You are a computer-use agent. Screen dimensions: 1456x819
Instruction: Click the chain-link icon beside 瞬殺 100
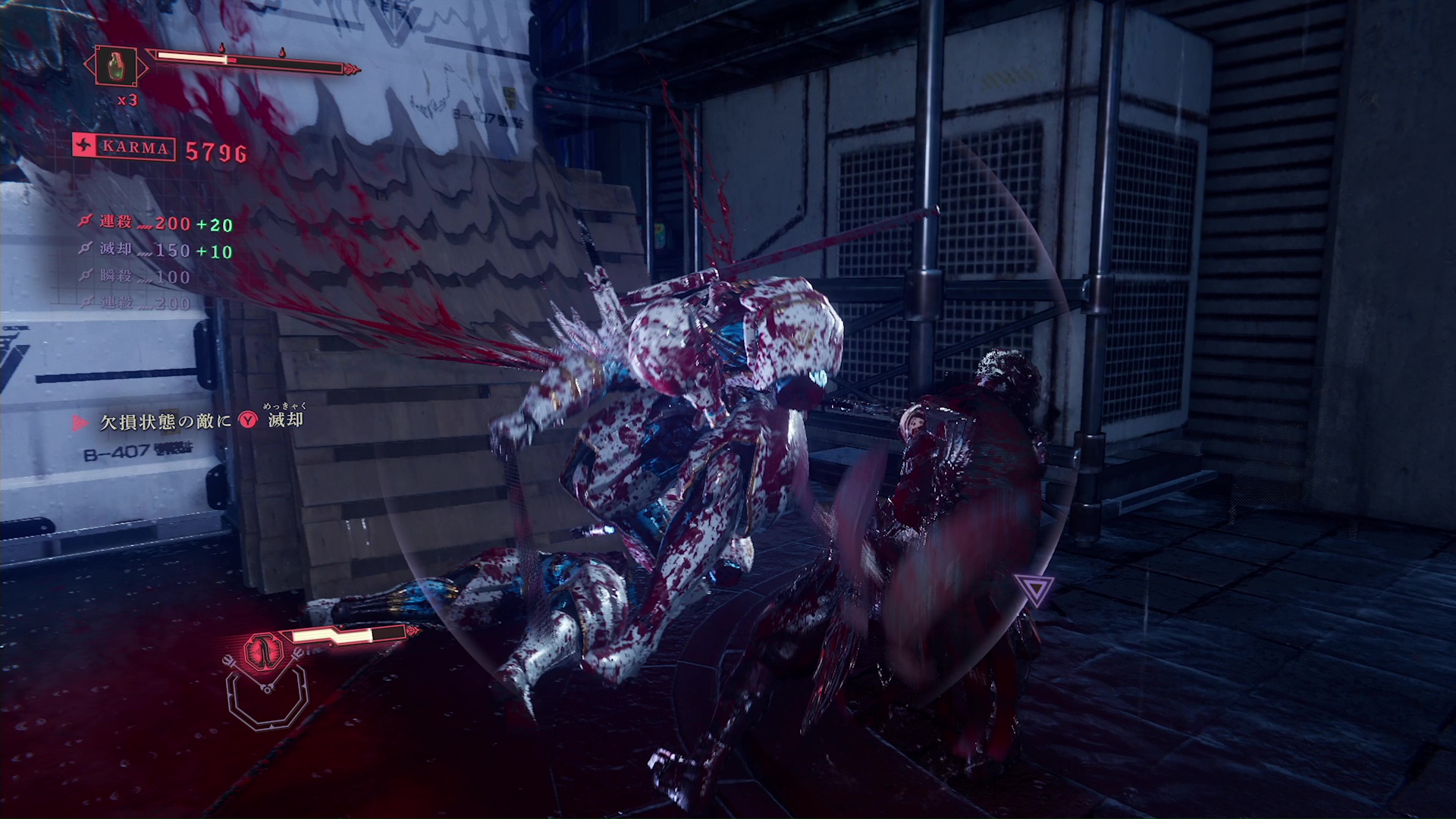tap(87, 276)
